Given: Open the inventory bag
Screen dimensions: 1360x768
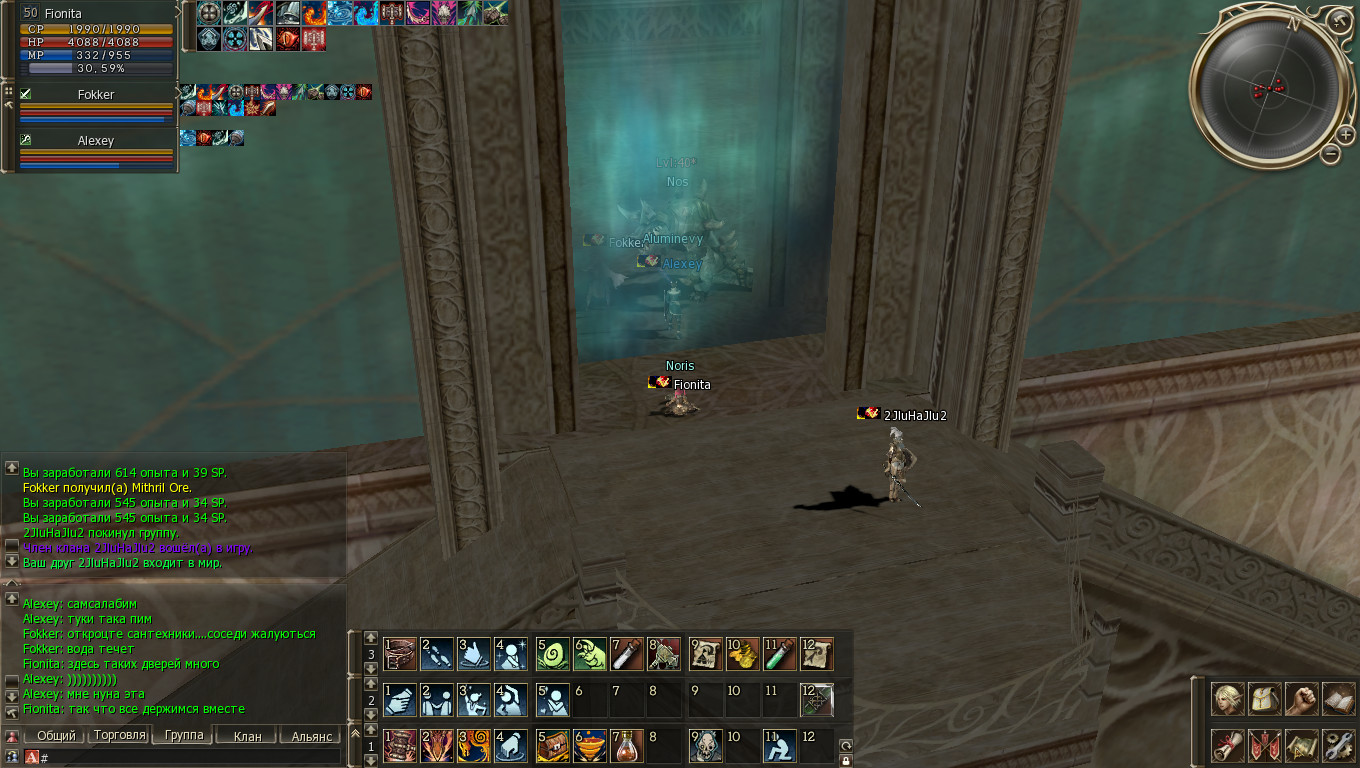Looking at the screenshot, I should (x=1264, y=698).
